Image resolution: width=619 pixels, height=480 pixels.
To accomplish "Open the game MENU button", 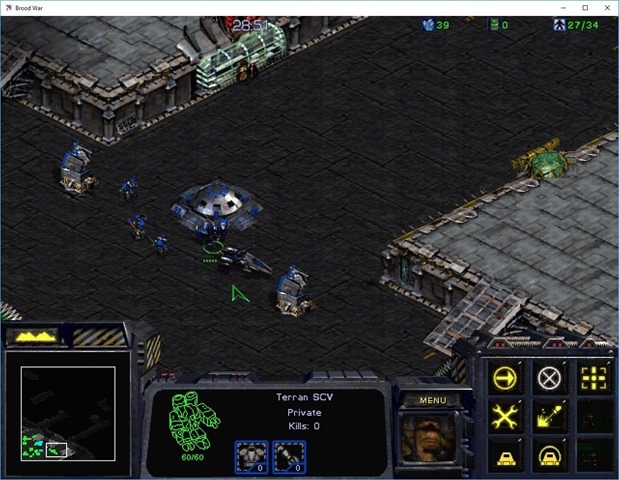I will point(432,401).
